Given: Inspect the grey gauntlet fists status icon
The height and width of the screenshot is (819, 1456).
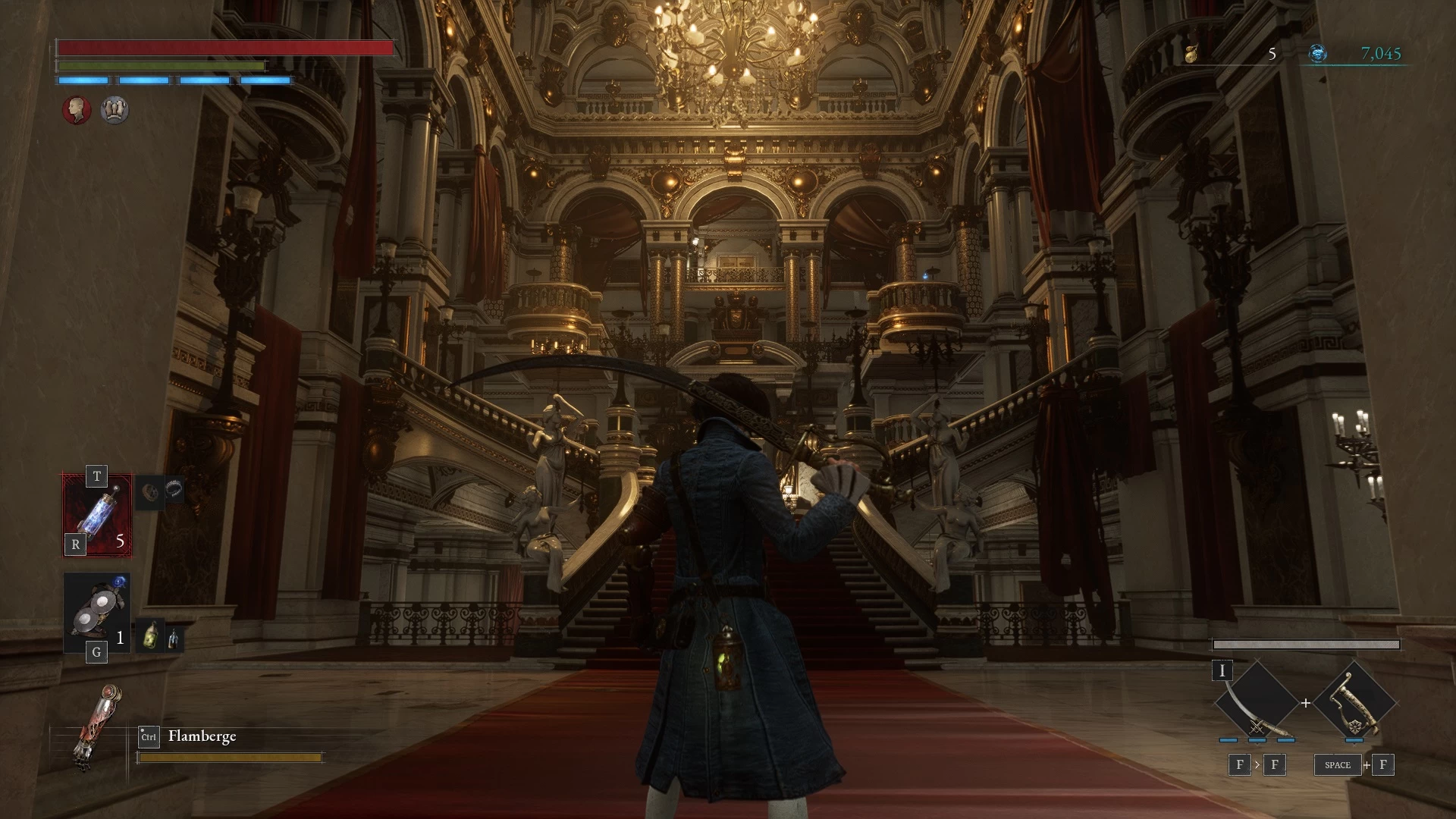Looking at the screenshot, I should coord(115,110).
